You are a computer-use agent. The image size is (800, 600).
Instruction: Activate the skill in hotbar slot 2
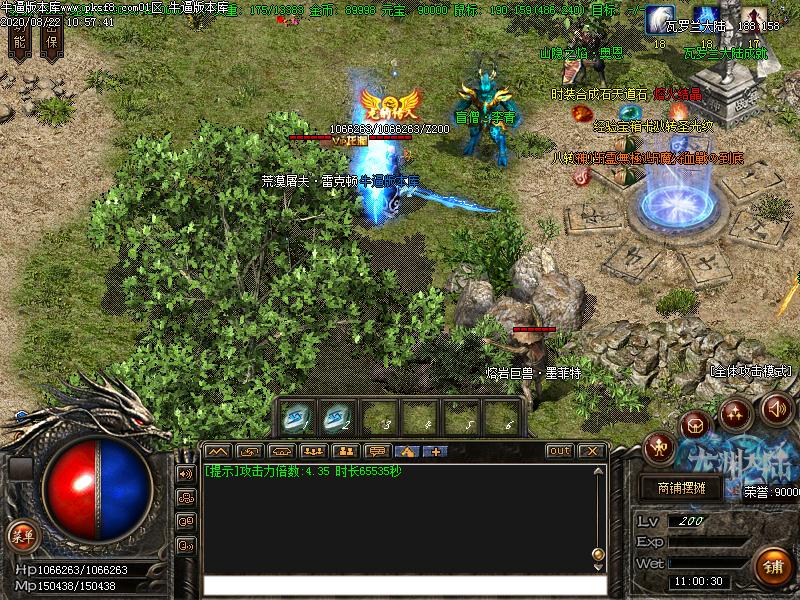(340, 416)
